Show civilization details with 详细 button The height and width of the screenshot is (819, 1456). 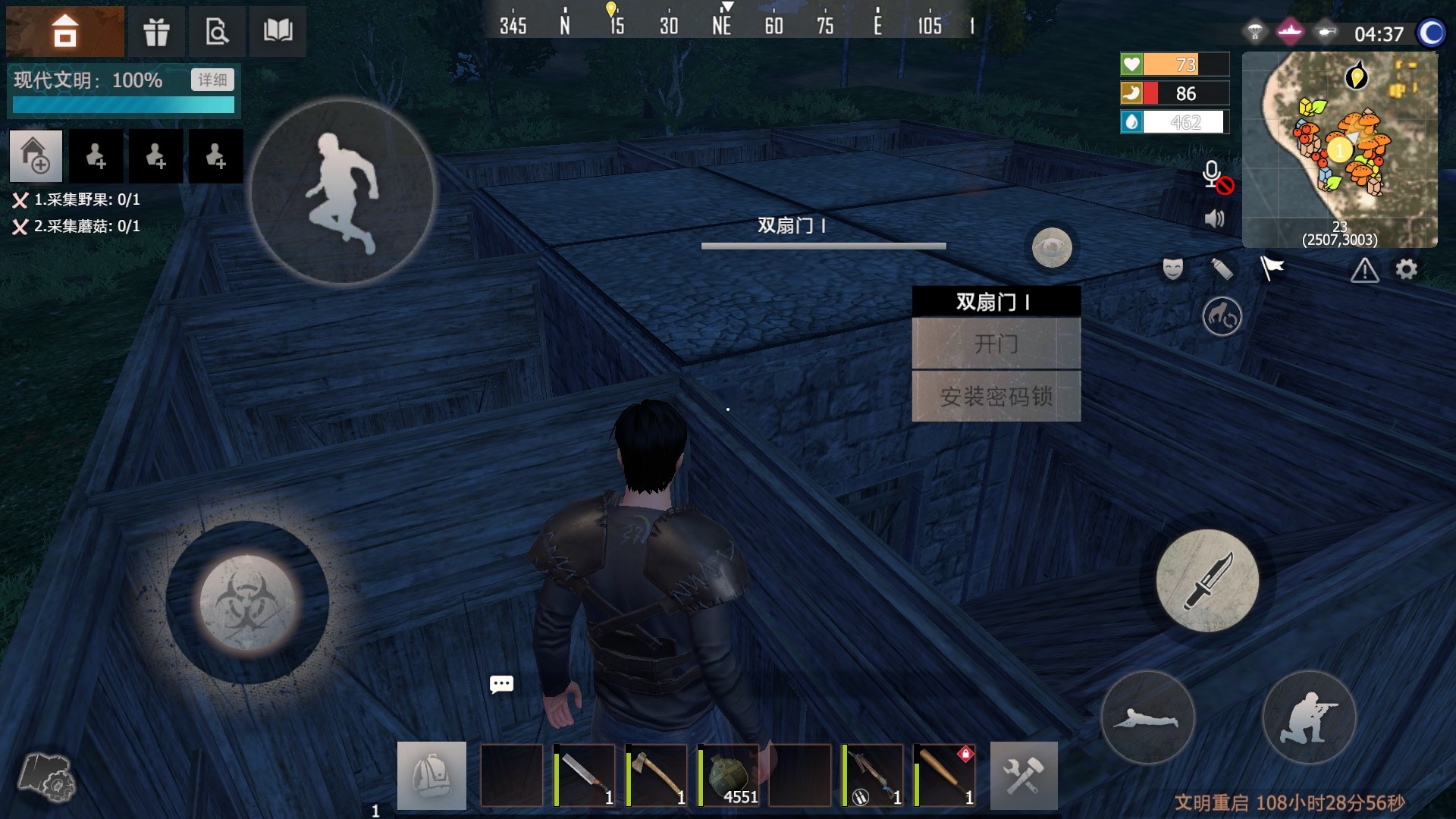(212, 80)
